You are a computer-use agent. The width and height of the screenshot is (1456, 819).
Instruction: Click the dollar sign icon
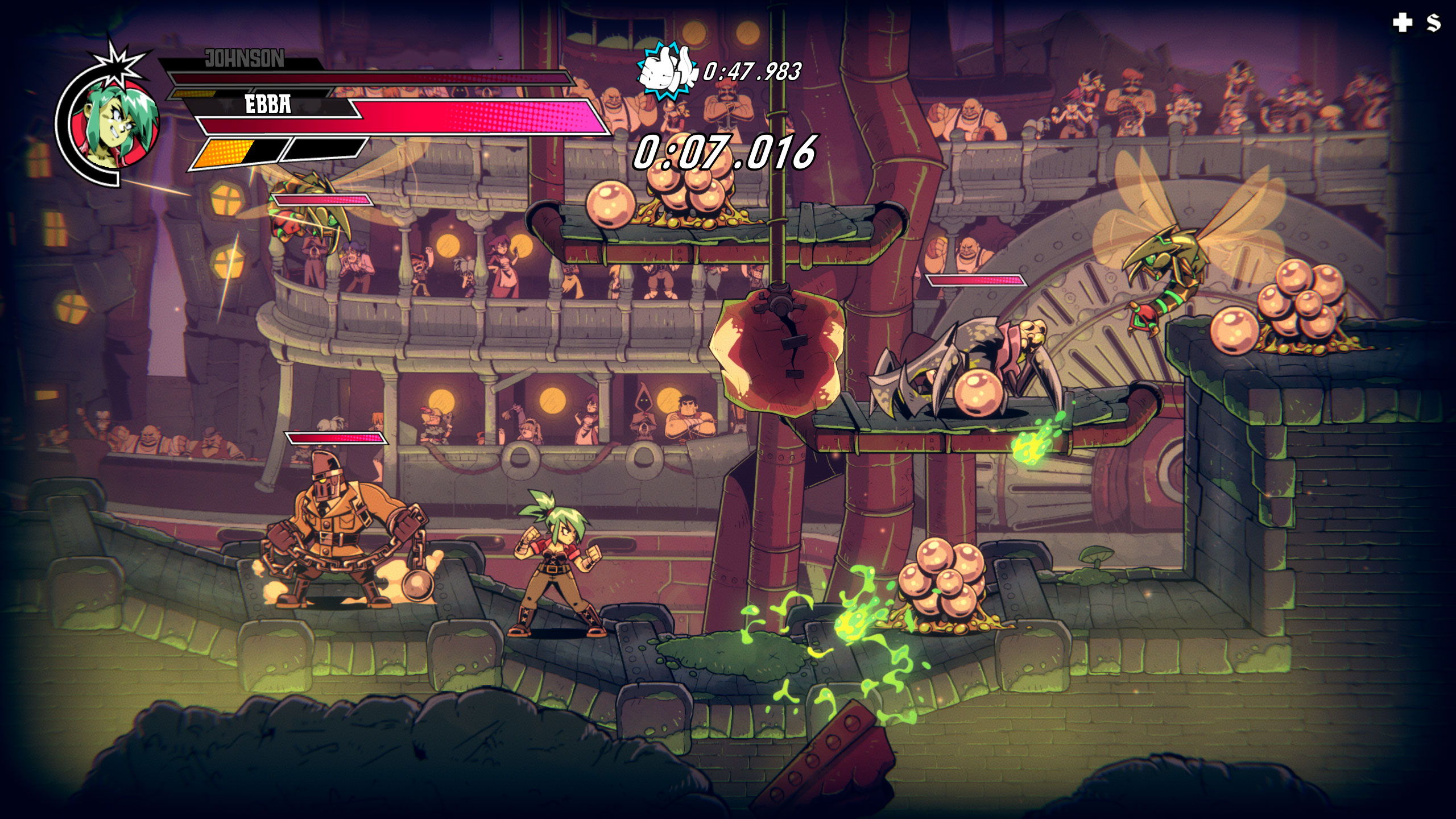pyautogui.click(x=1433, y=23)
